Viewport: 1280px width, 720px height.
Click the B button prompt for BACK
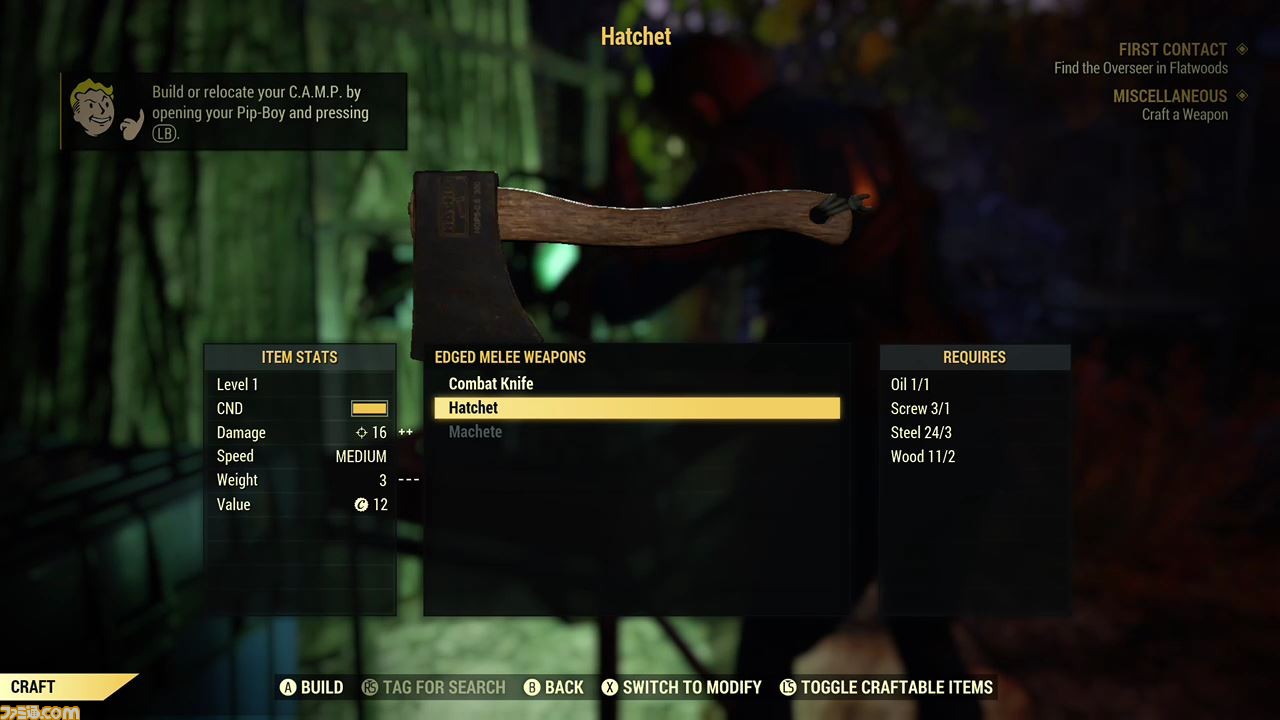(x=532, y=687)
